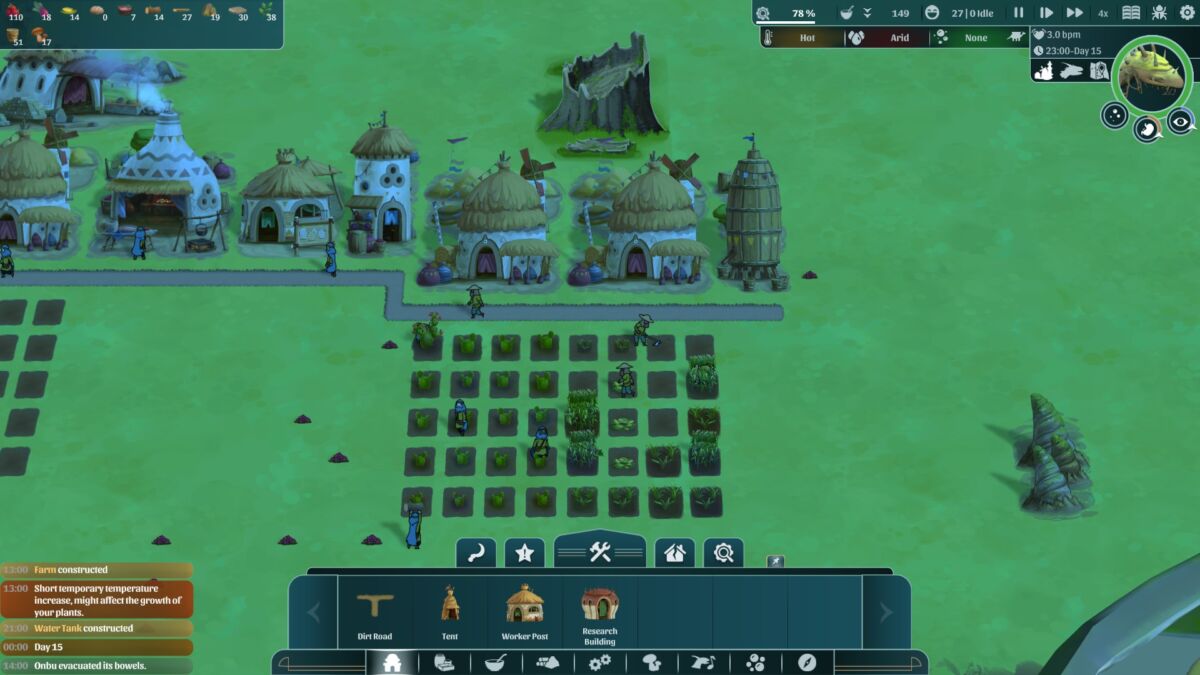
Task: Open the magnifying gear tab
Action: coord(724,552)
